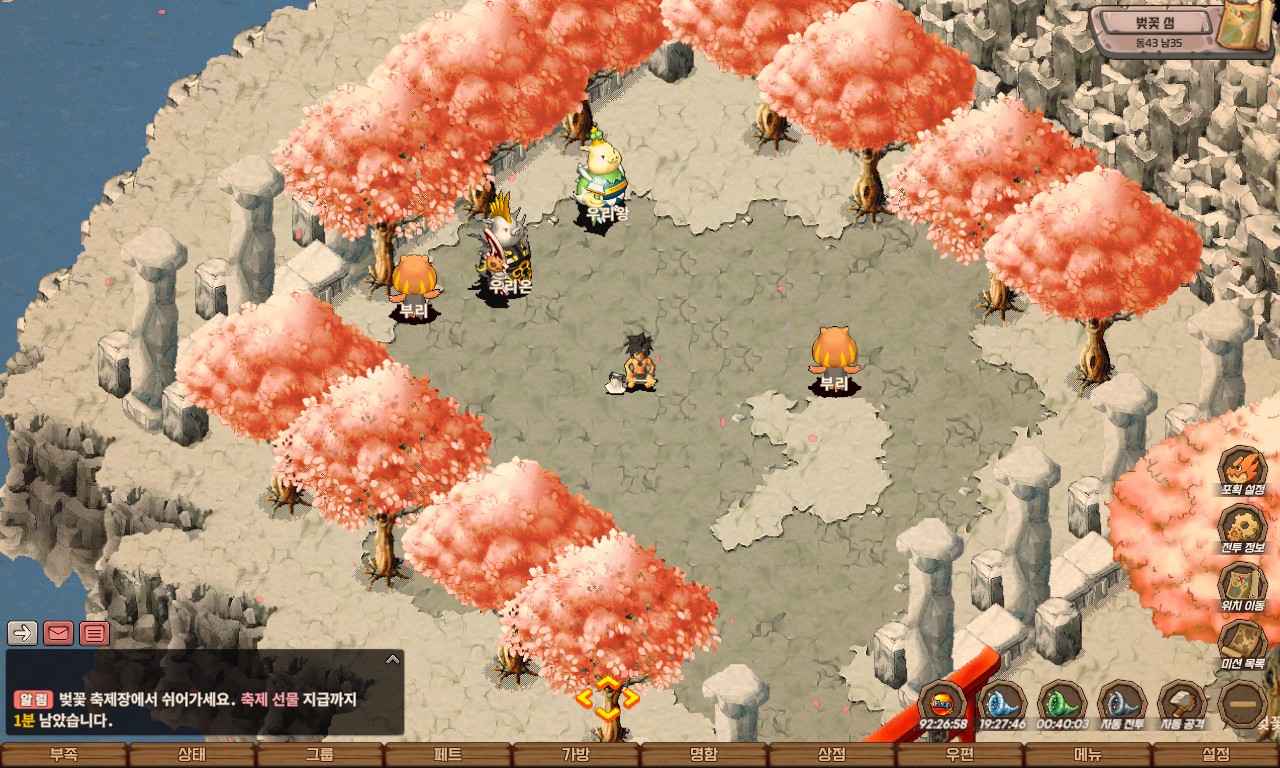Open the 설정 (settings) menu

(x=1215, y=755)
